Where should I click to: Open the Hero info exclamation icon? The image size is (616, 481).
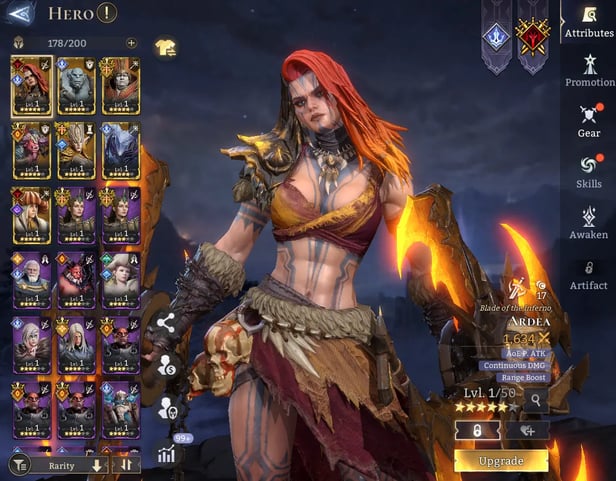(x=107, y=13)
